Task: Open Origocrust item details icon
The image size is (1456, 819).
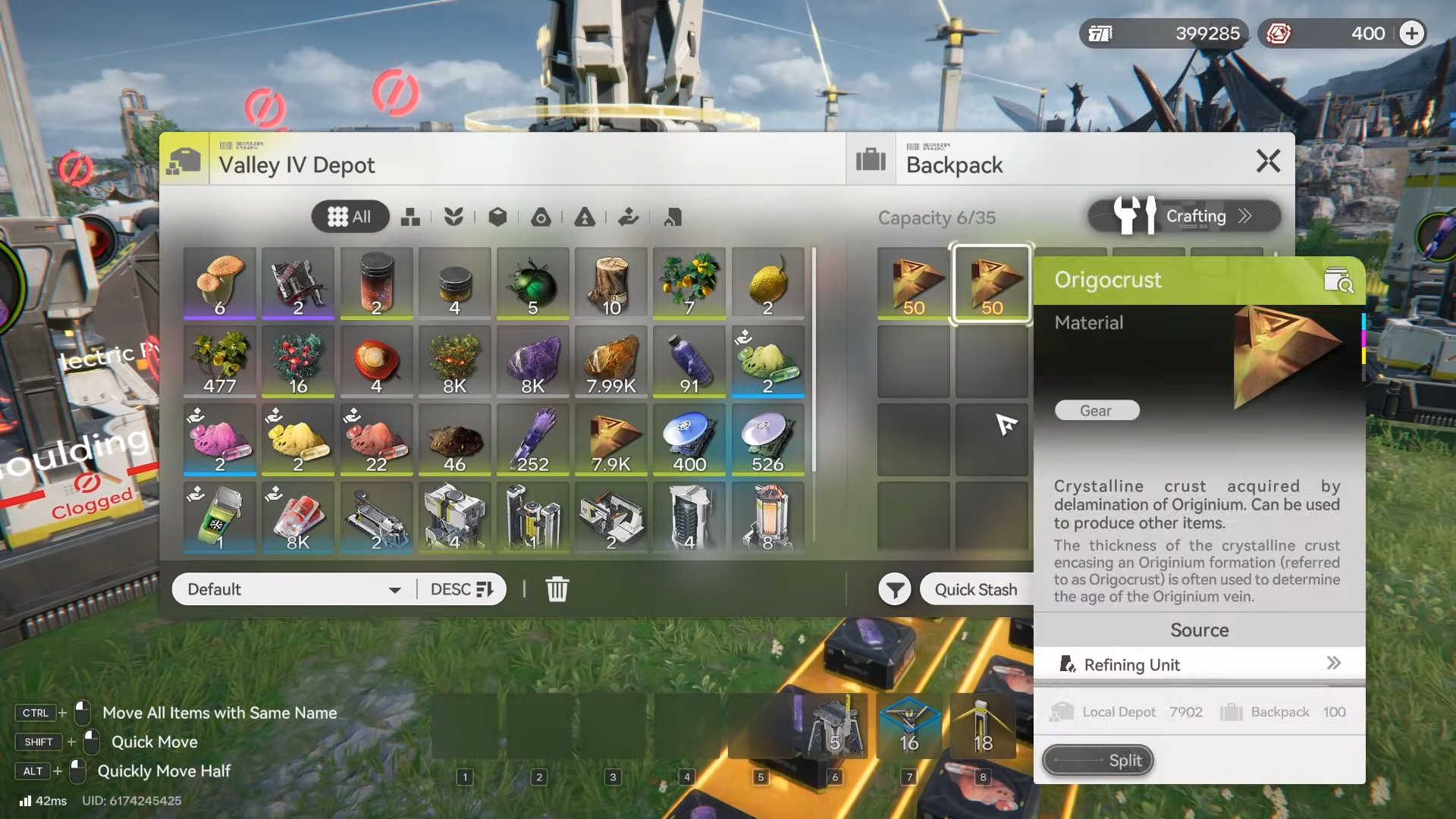Action: [1338, 281]
